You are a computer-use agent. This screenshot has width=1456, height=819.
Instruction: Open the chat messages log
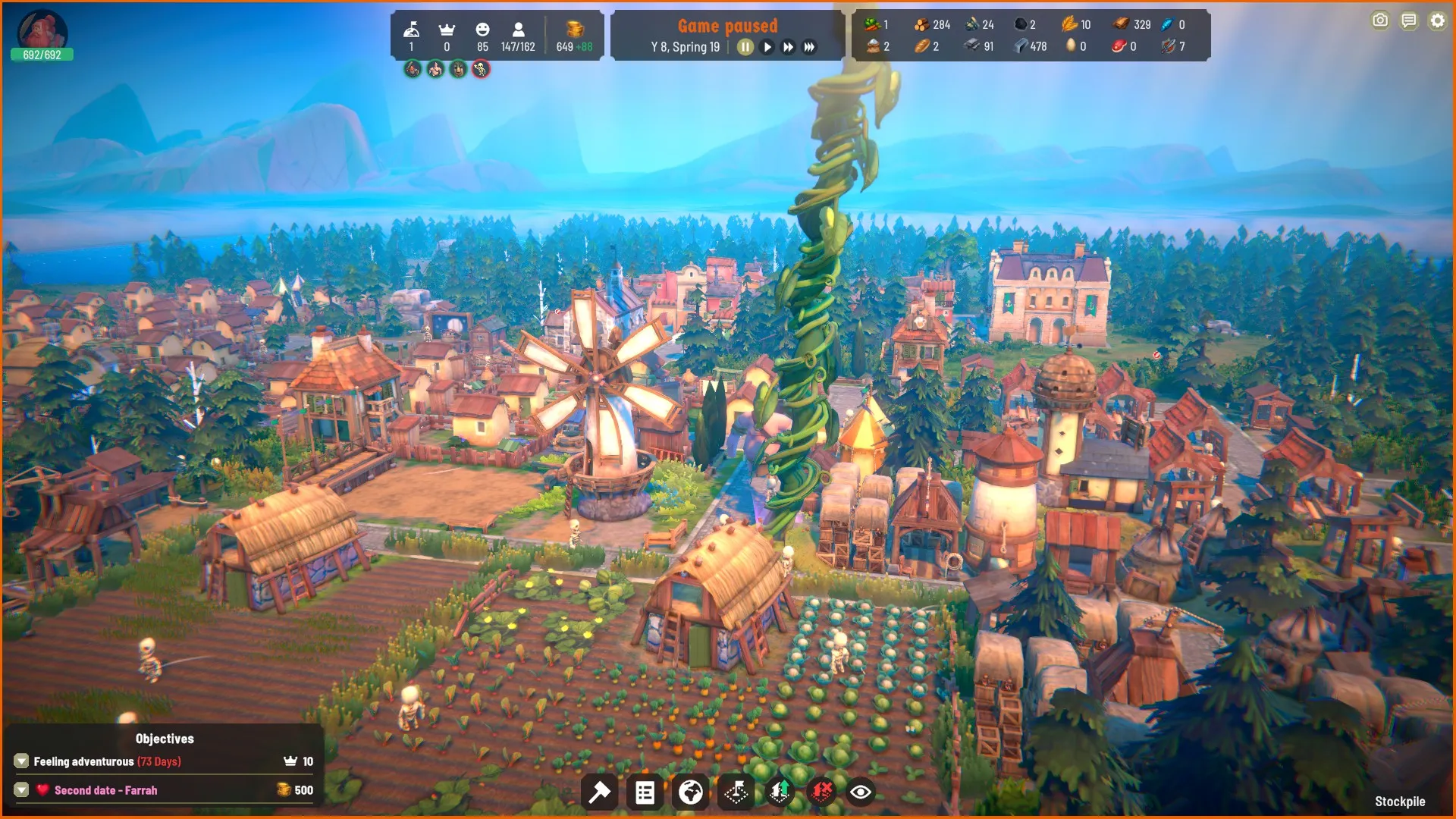[1409, 21]
